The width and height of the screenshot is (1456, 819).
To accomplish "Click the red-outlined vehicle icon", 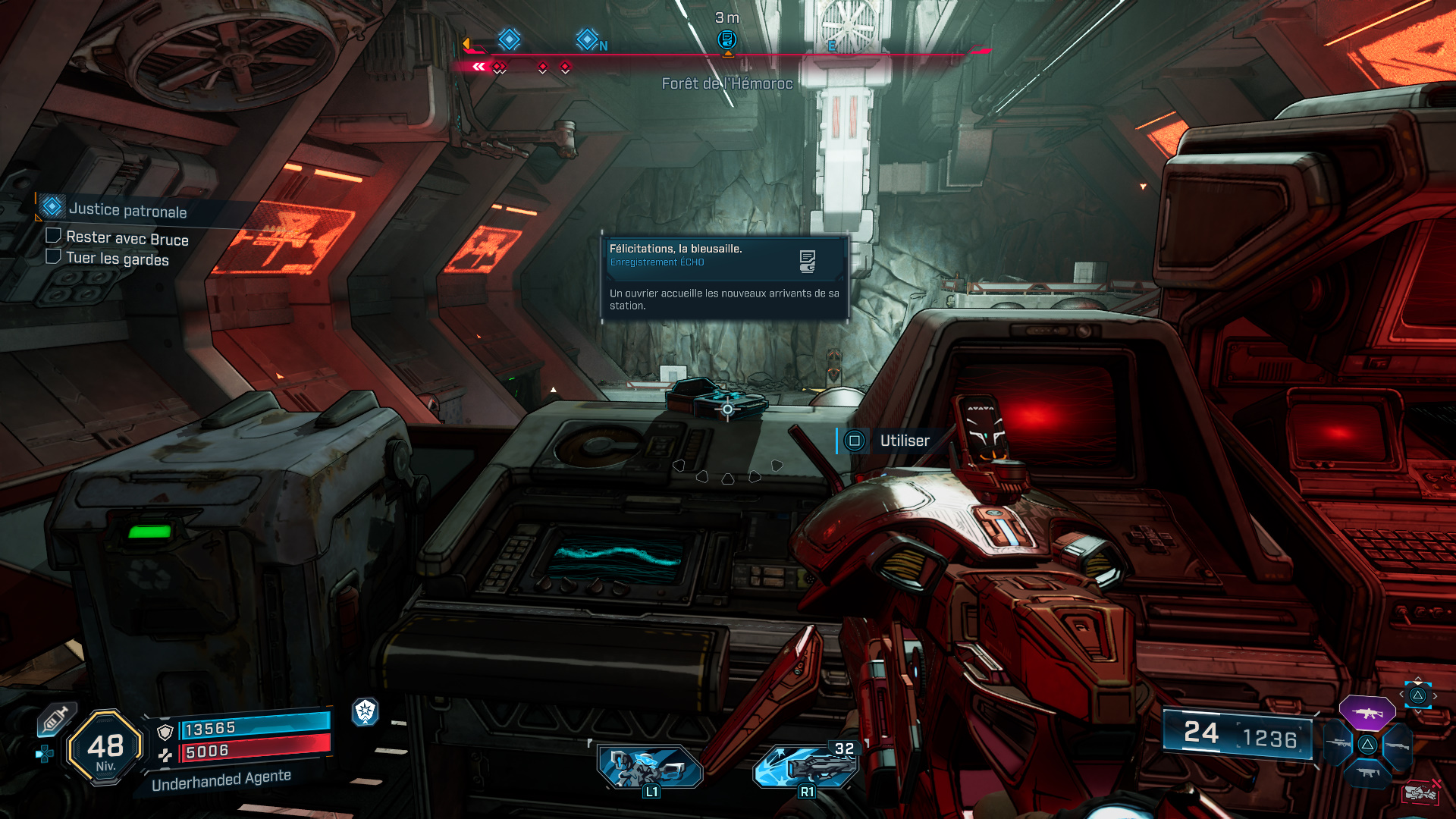I will (1420, 792).
